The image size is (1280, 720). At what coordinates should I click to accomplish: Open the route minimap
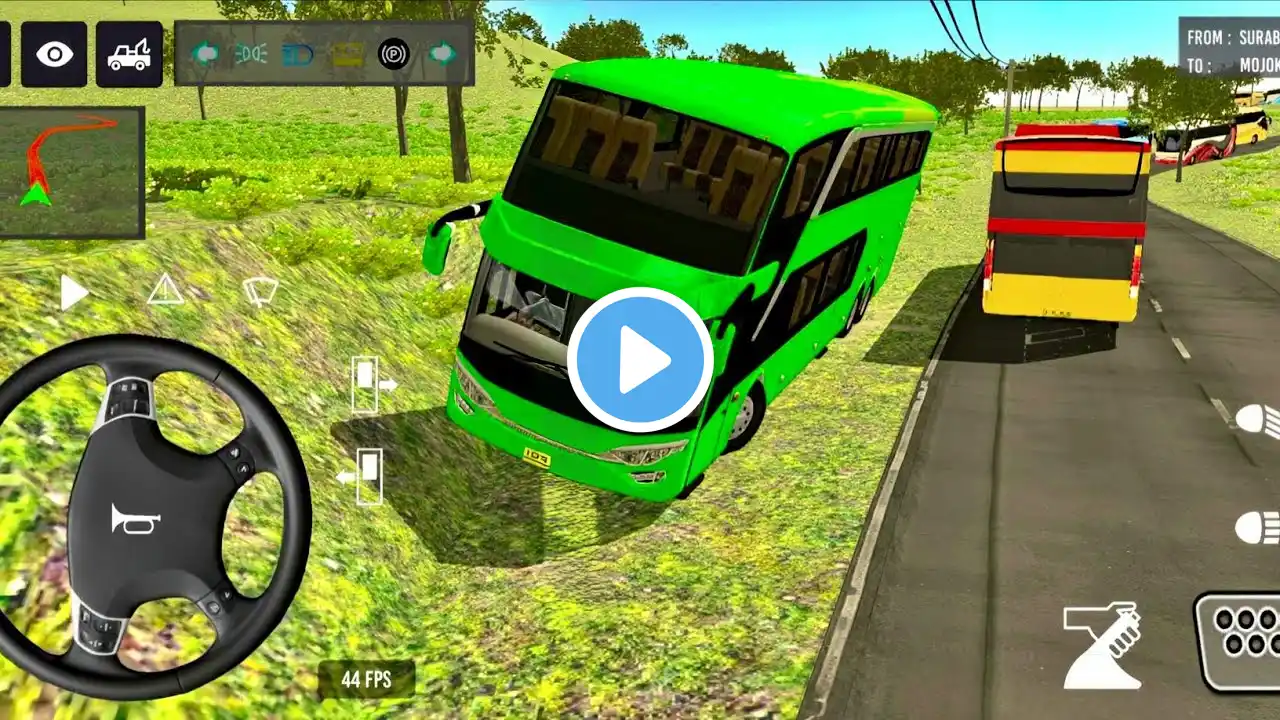coord(72,172)
